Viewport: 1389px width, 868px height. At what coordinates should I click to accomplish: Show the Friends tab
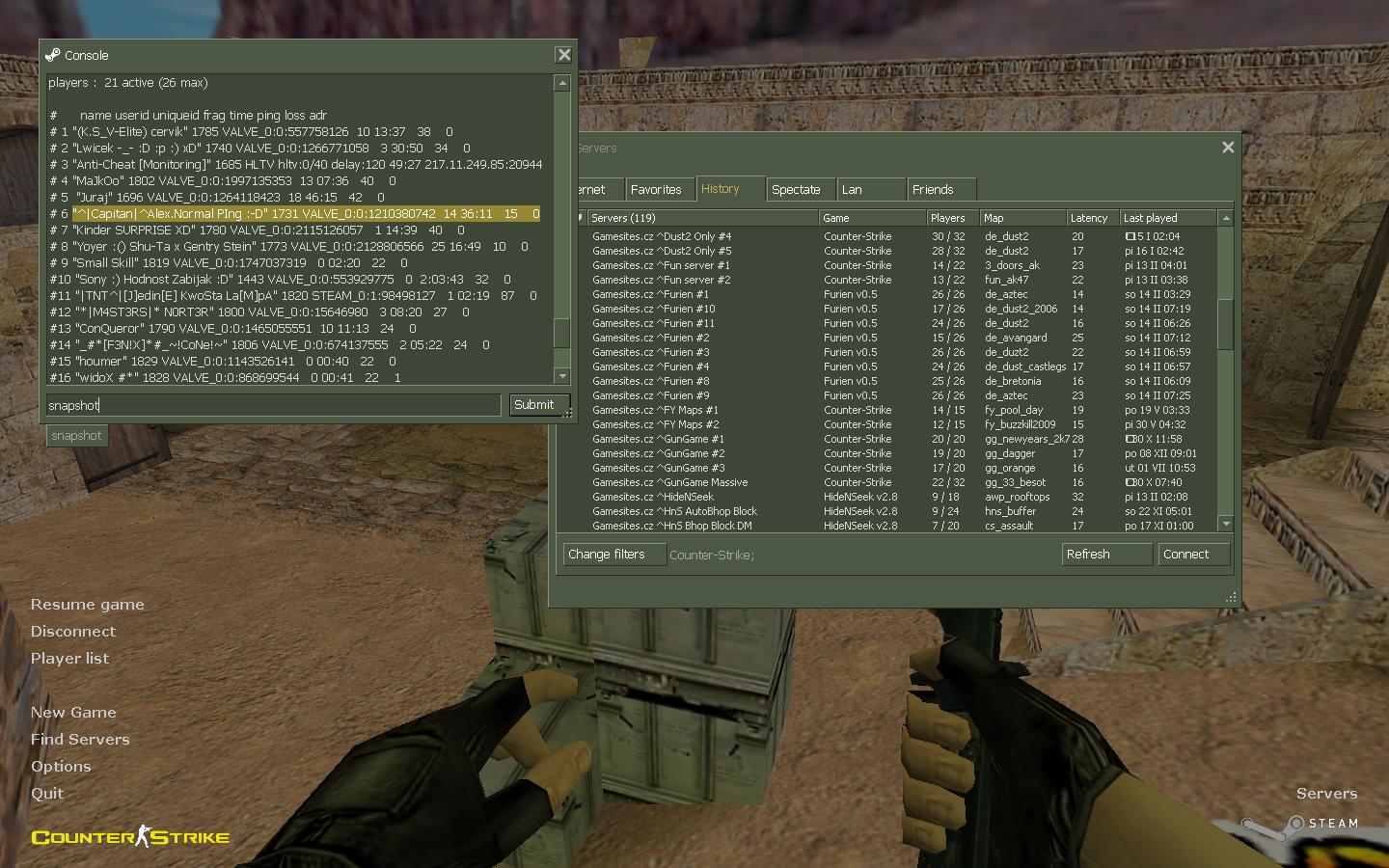pyautogui.click(x=933, y=190)
